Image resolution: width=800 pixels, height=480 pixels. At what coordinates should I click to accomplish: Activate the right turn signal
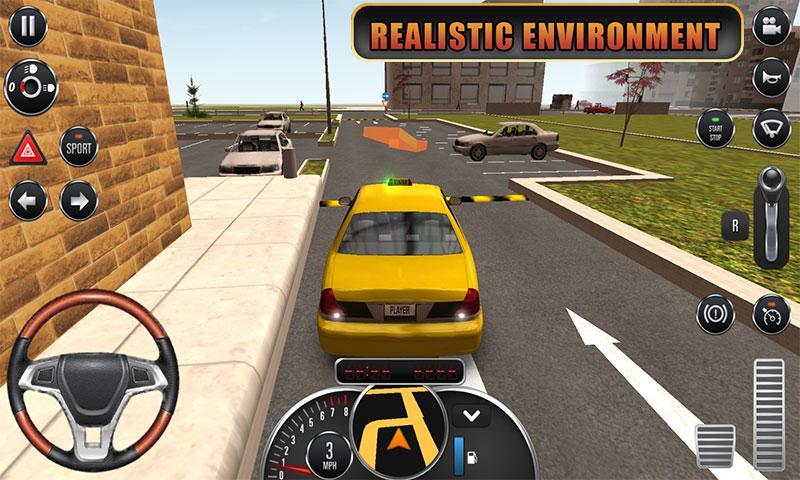[78, 201]
